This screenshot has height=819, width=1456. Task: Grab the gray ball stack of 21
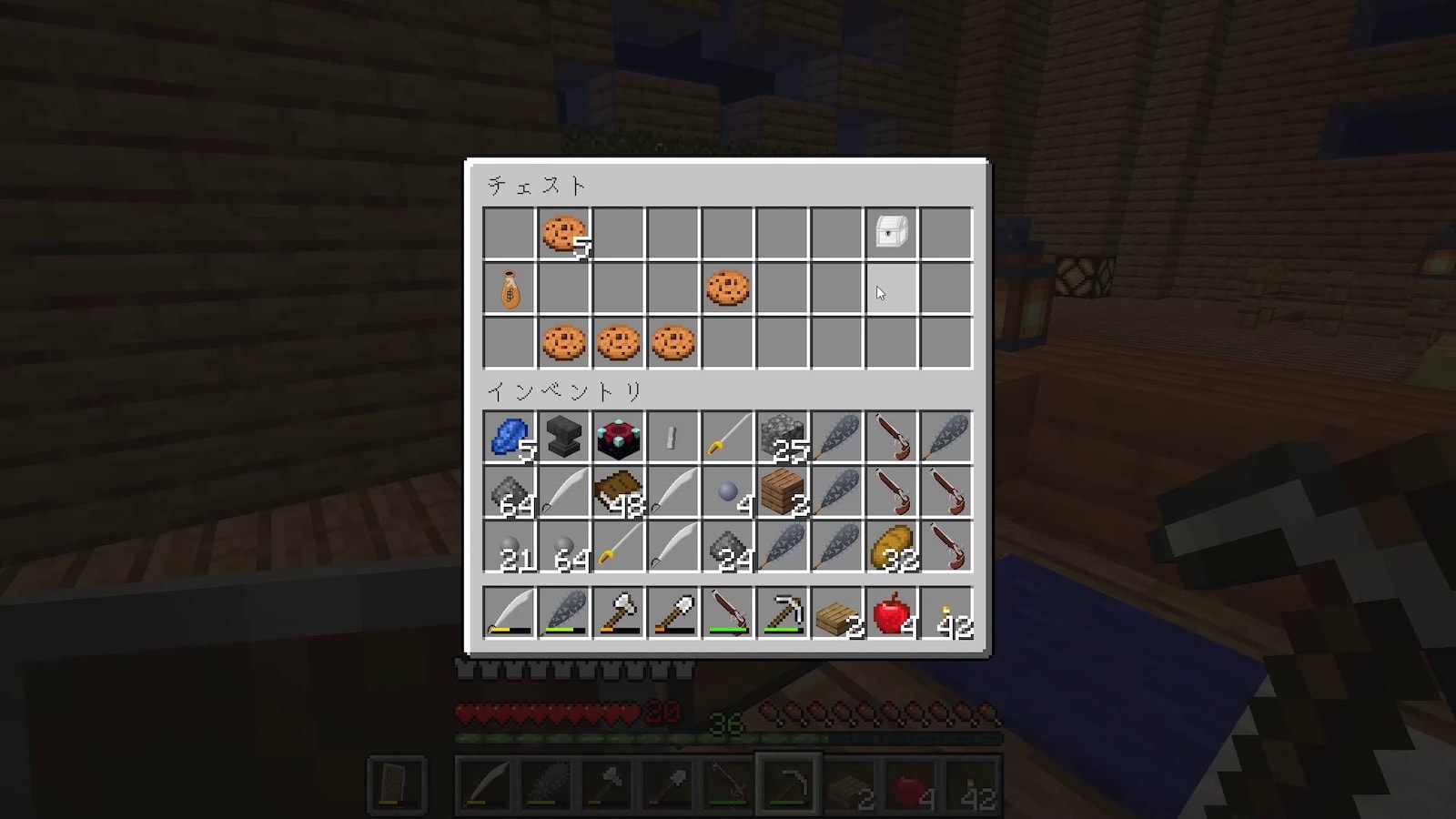[510, 547]
